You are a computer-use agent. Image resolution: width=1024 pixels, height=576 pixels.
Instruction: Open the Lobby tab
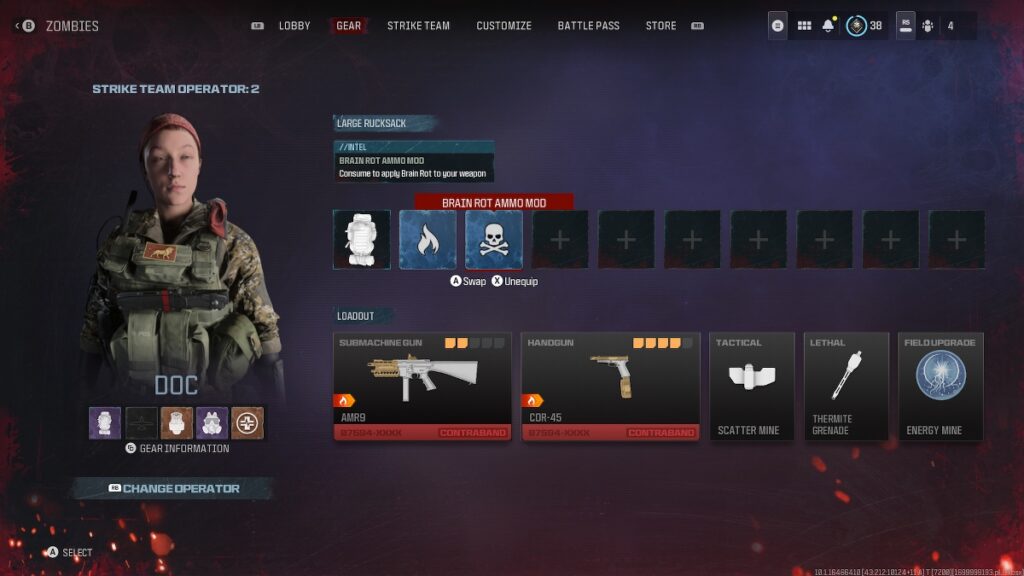(x=294, y=26)
